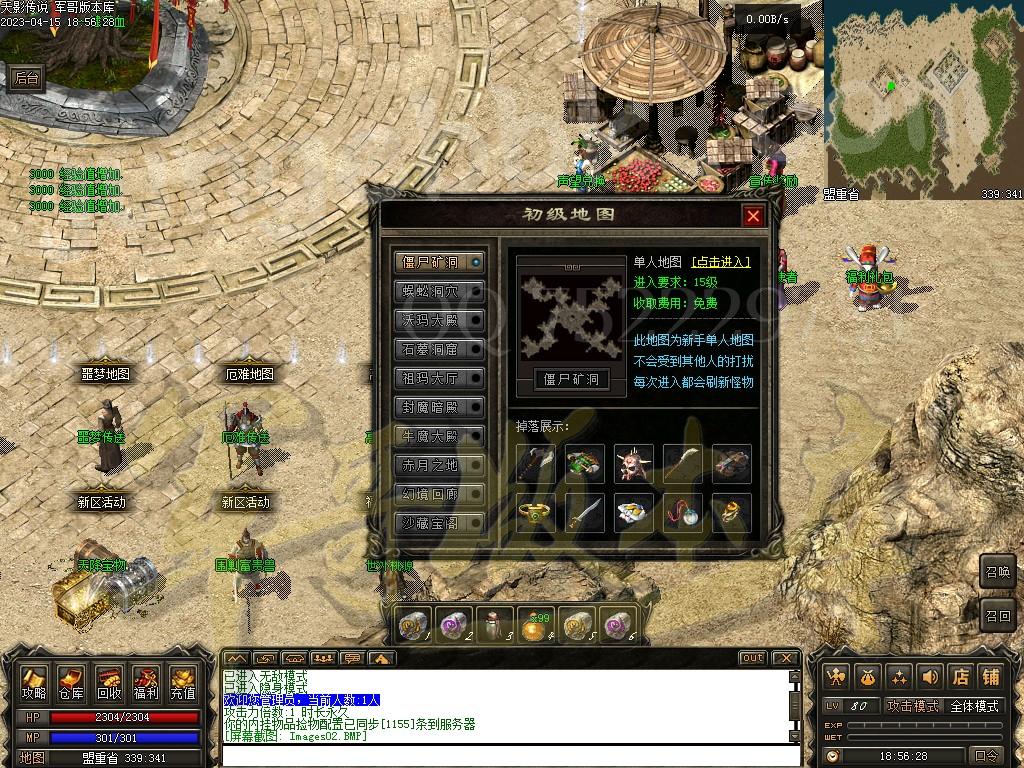This screenshot has width=1024, height=768.
Task: Click the 后台 button
Action: [x=25, y=79]
